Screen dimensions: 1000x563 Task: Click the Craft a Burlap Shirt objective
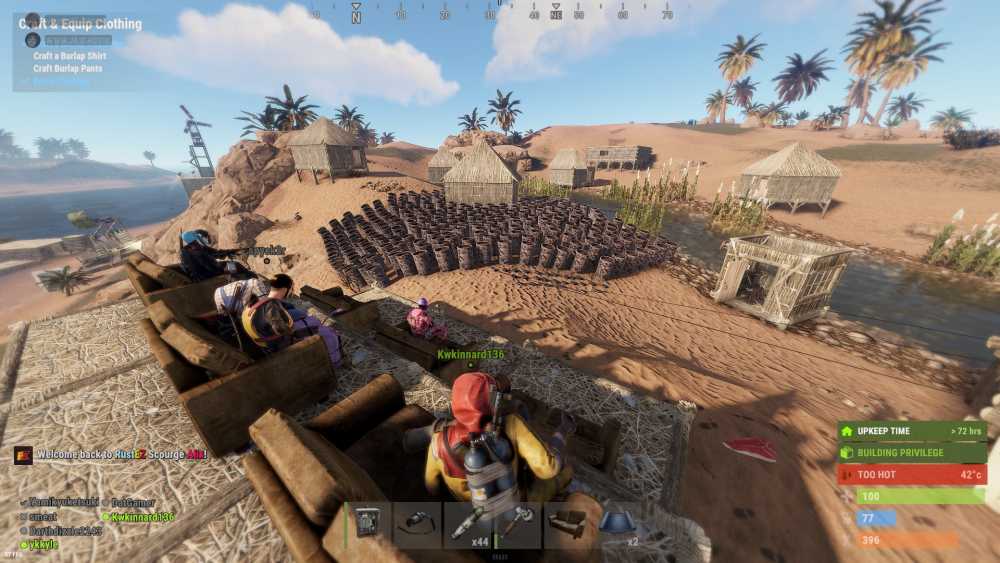point(69,56)
